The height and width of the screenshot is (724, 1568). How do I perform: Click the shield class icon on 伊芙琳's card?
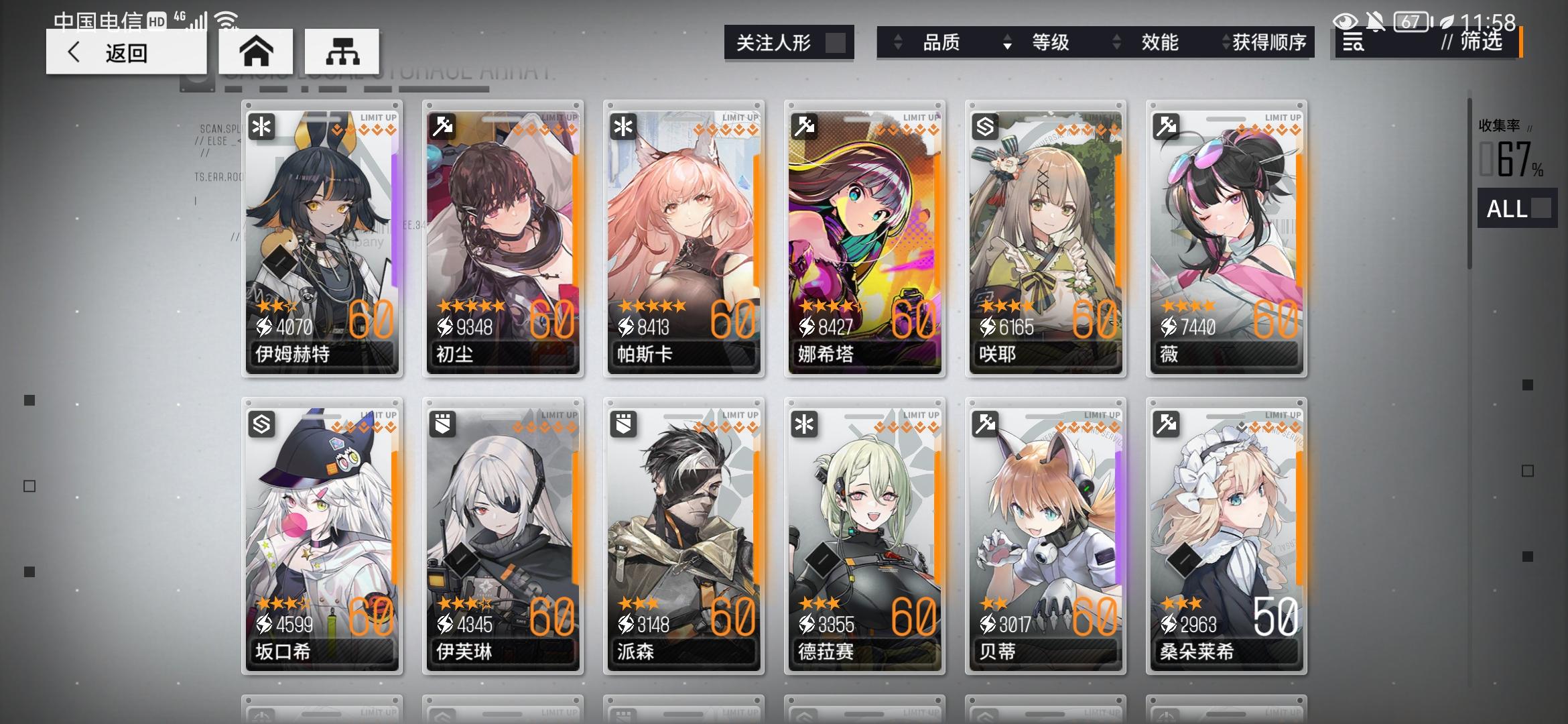[443, 424]
